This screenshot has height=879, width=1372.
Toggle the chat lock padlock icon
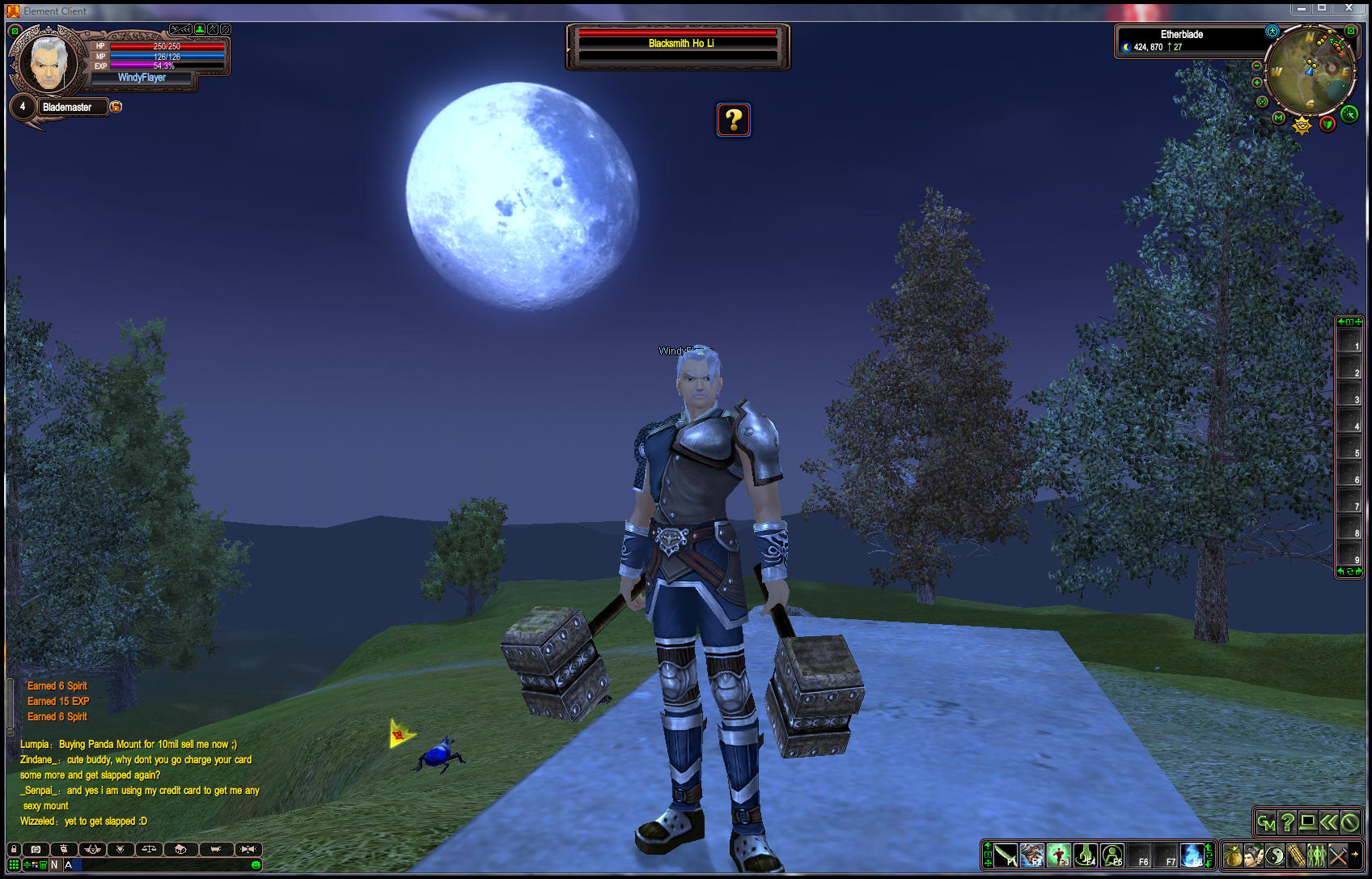[x=14, y=849]
